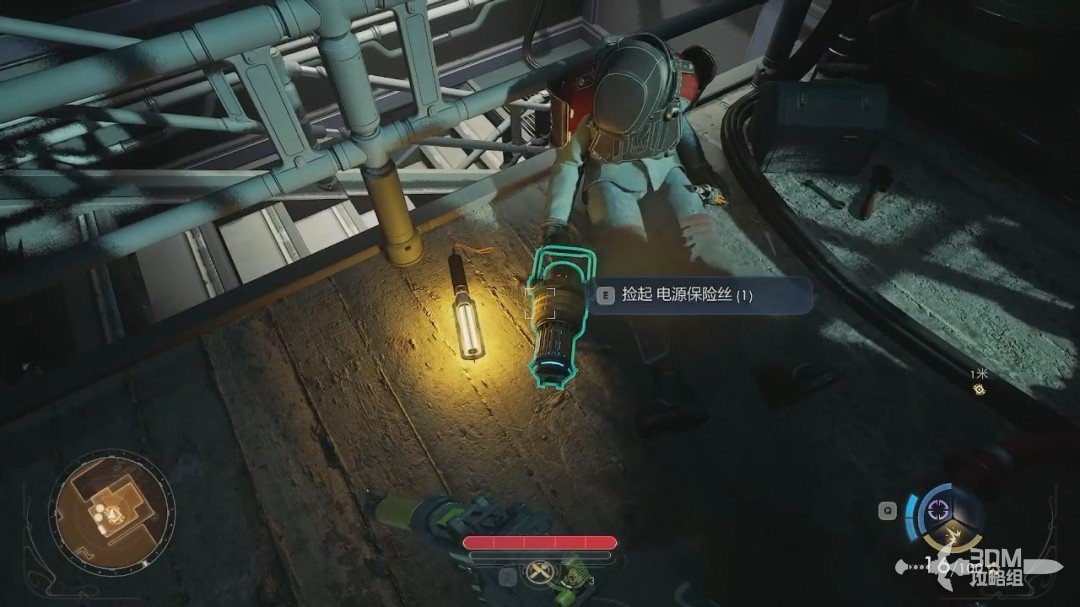1080x607 pixels.
Task: Click the objective distance marker icon
Action: point(980,389)
